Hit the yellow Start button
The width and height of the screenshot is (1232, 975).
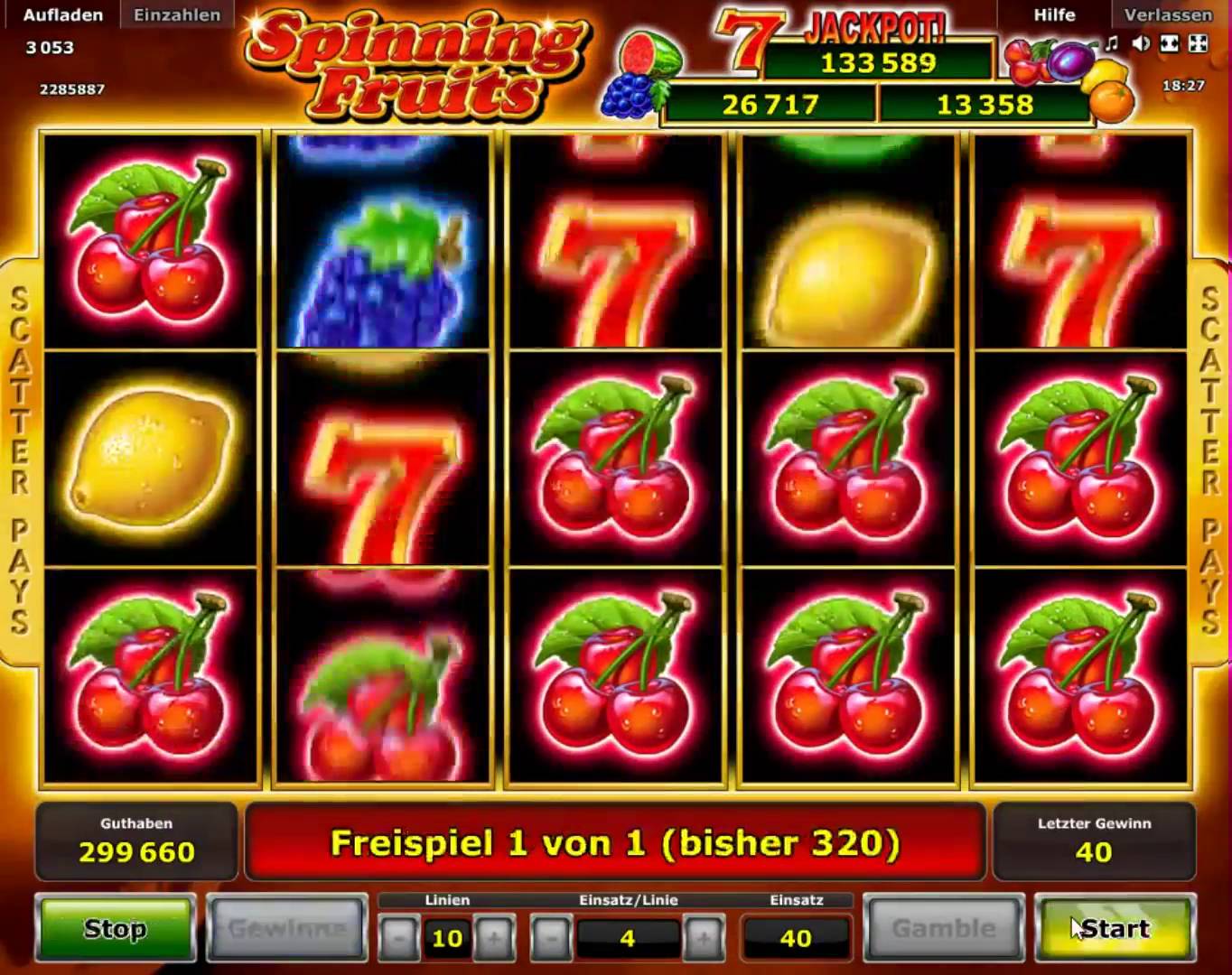coord(1115,928)
